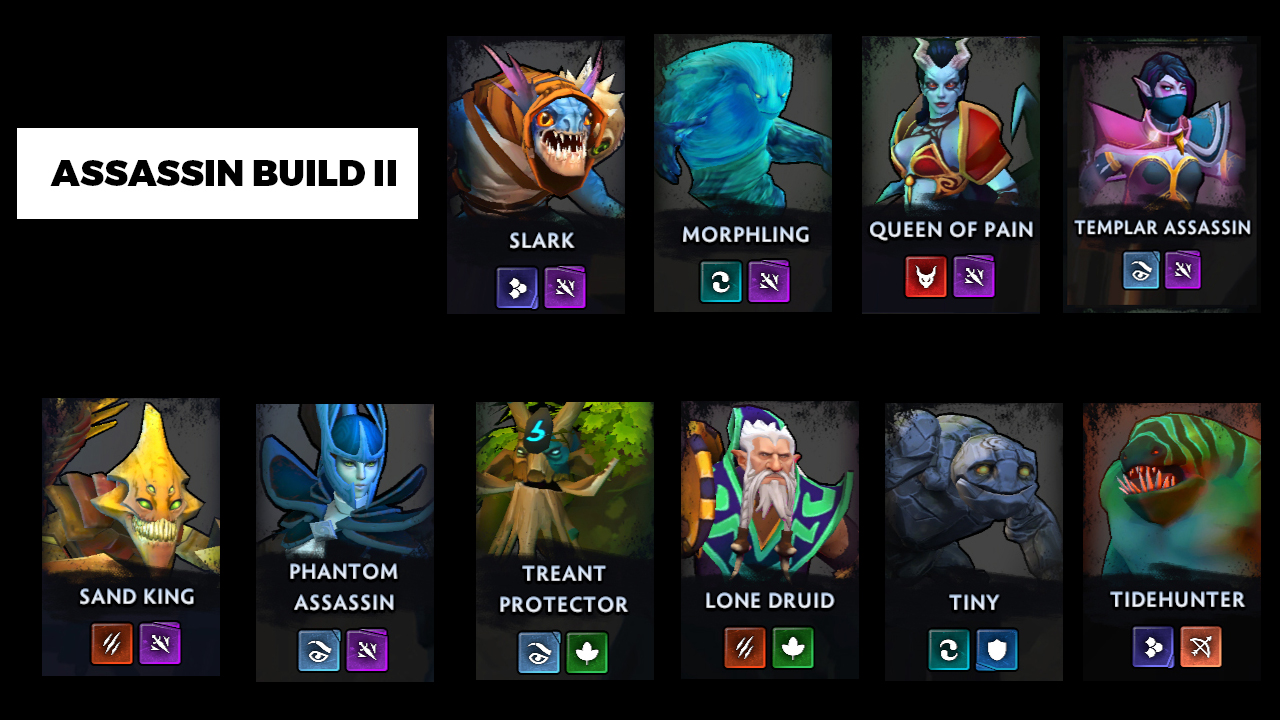This screenshot has width=1280, height=720.
Task: Select the Demon alliance icon under Queen of Pain
Action: 927,277
